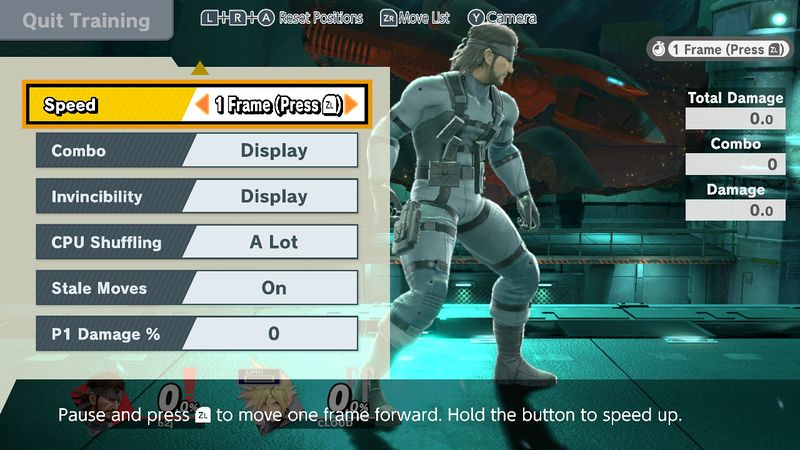Choose the Combo Display option
Viewport: 800px width, 450px height.
tap(273, 151)
